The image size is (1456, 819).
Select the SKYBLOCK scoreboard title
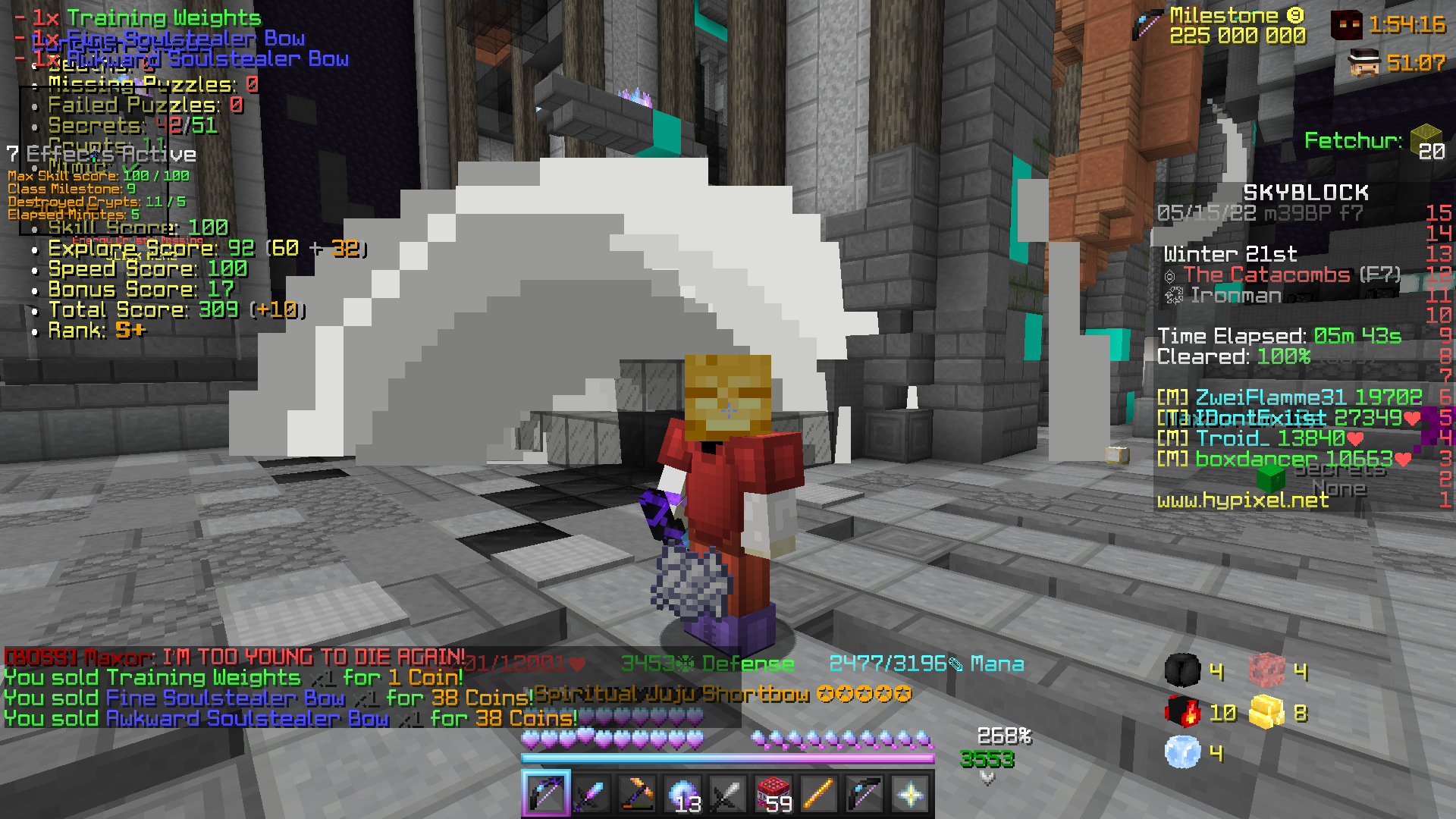click(1306, 193)
